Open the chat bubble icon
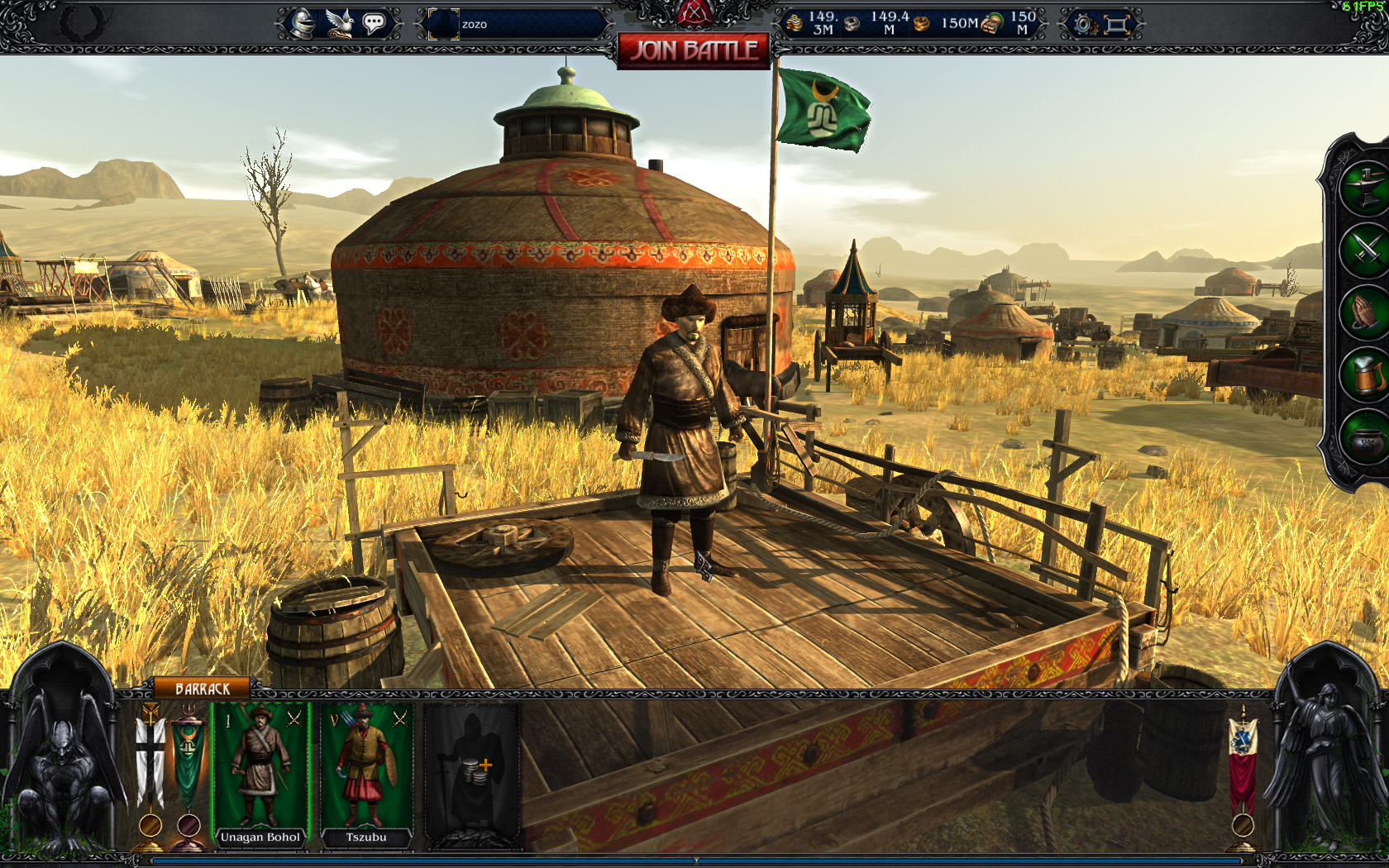The height and width of the screenshot is (868, 1389). click(374, 22)
